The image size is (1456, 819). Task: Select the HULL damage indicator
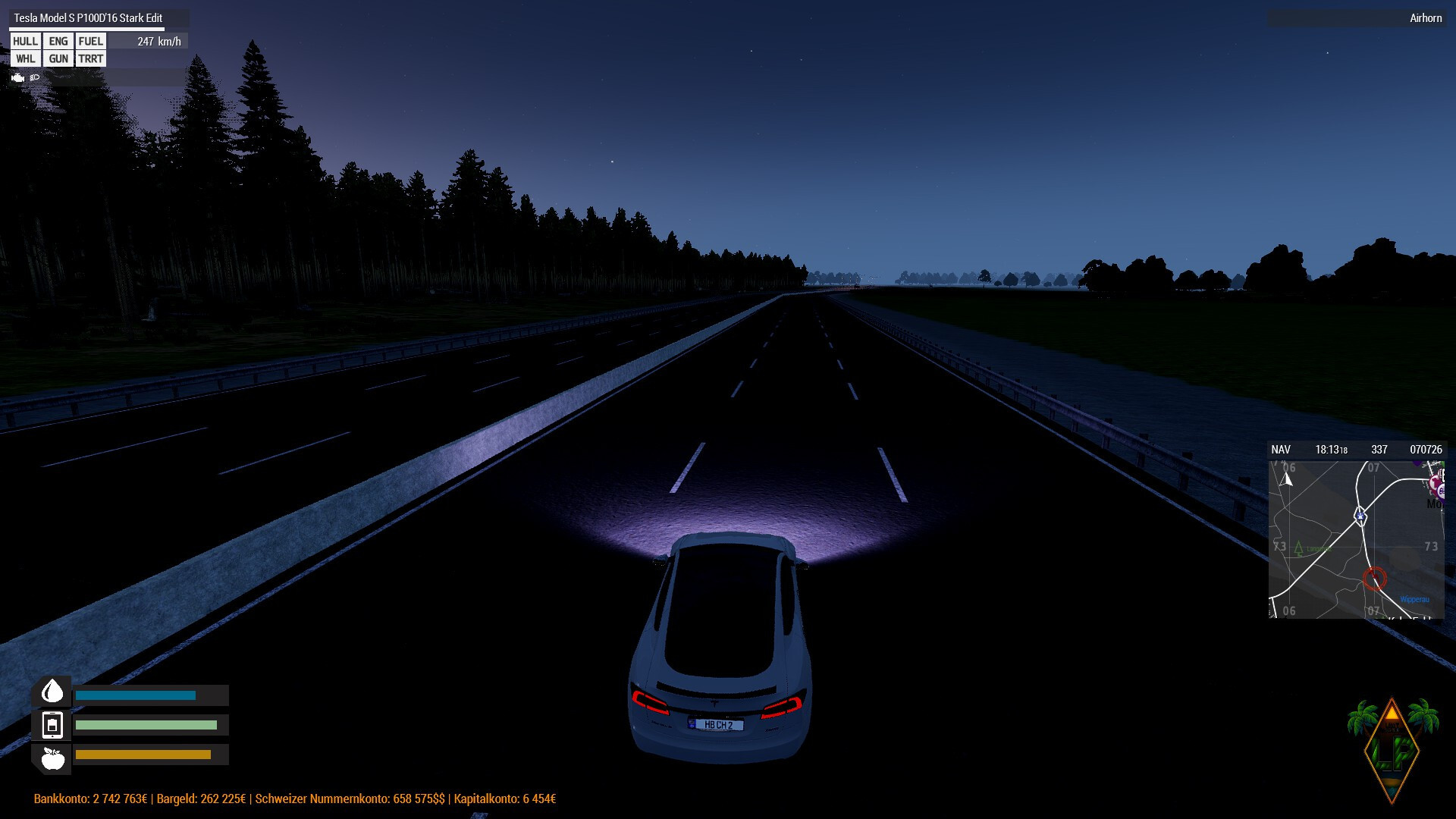click(25, 42)
